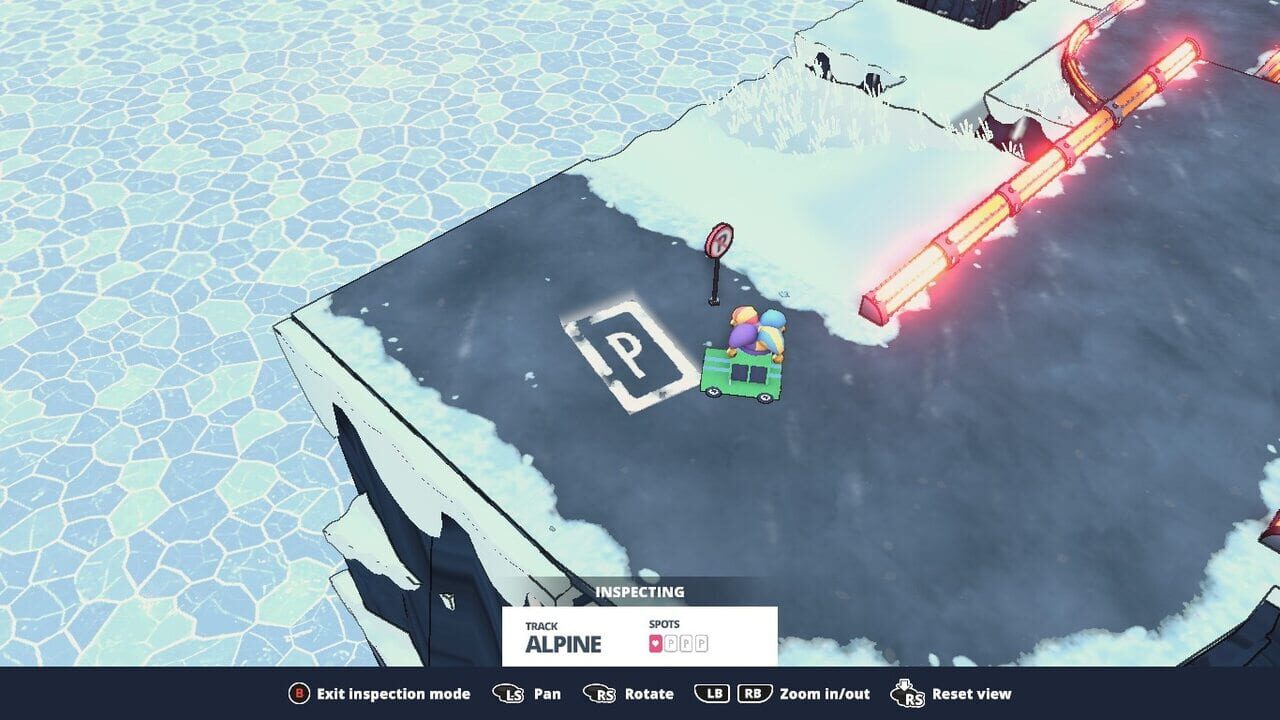Select the ALPINE track name

coord(563,644)
